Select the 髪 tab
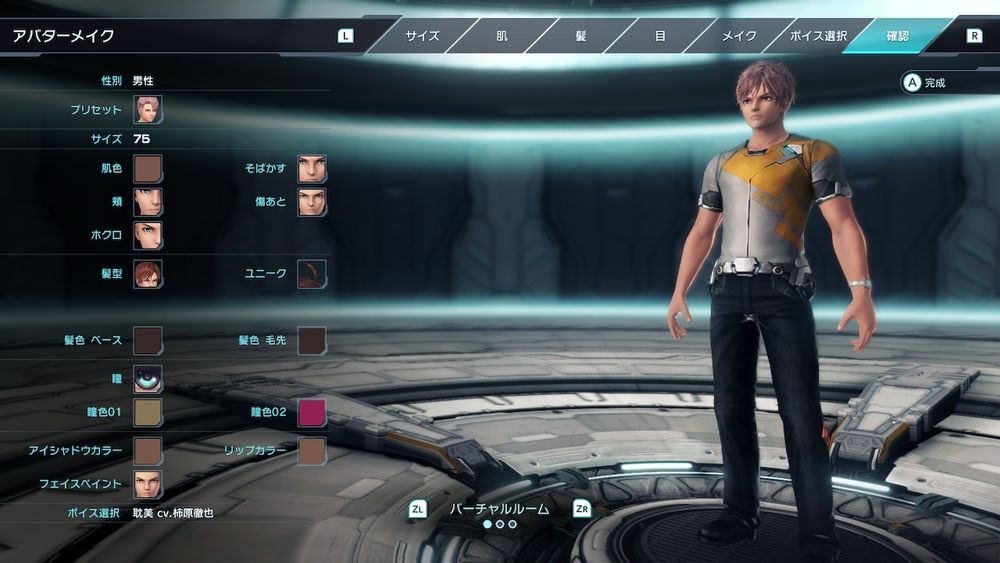The width and height of the screenshot is (1000, 563). click(580, 36)
